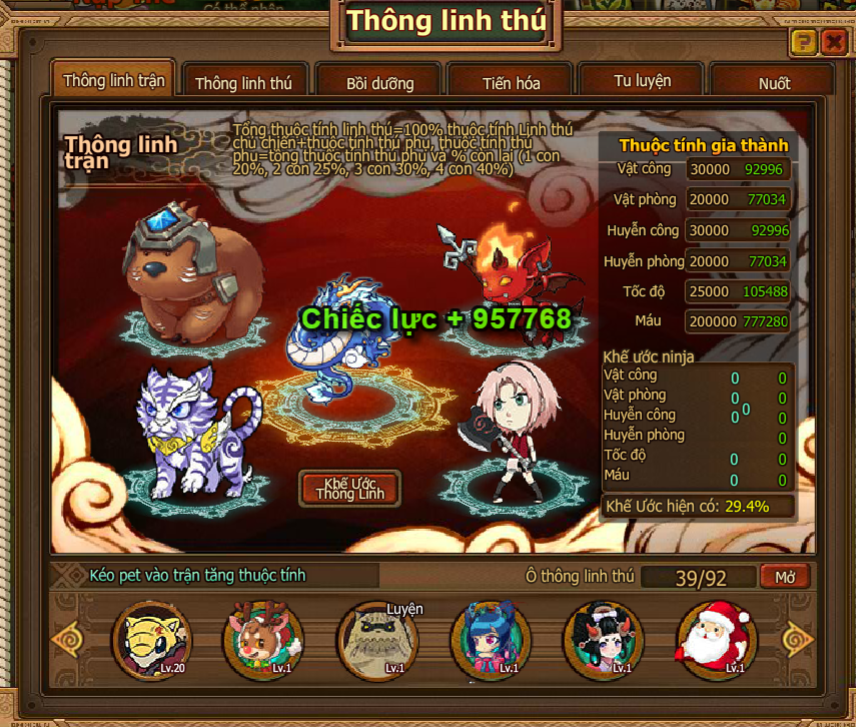Pick the blue-haired girl pet portrait
856x727 pixels.
tap(490, 639)
